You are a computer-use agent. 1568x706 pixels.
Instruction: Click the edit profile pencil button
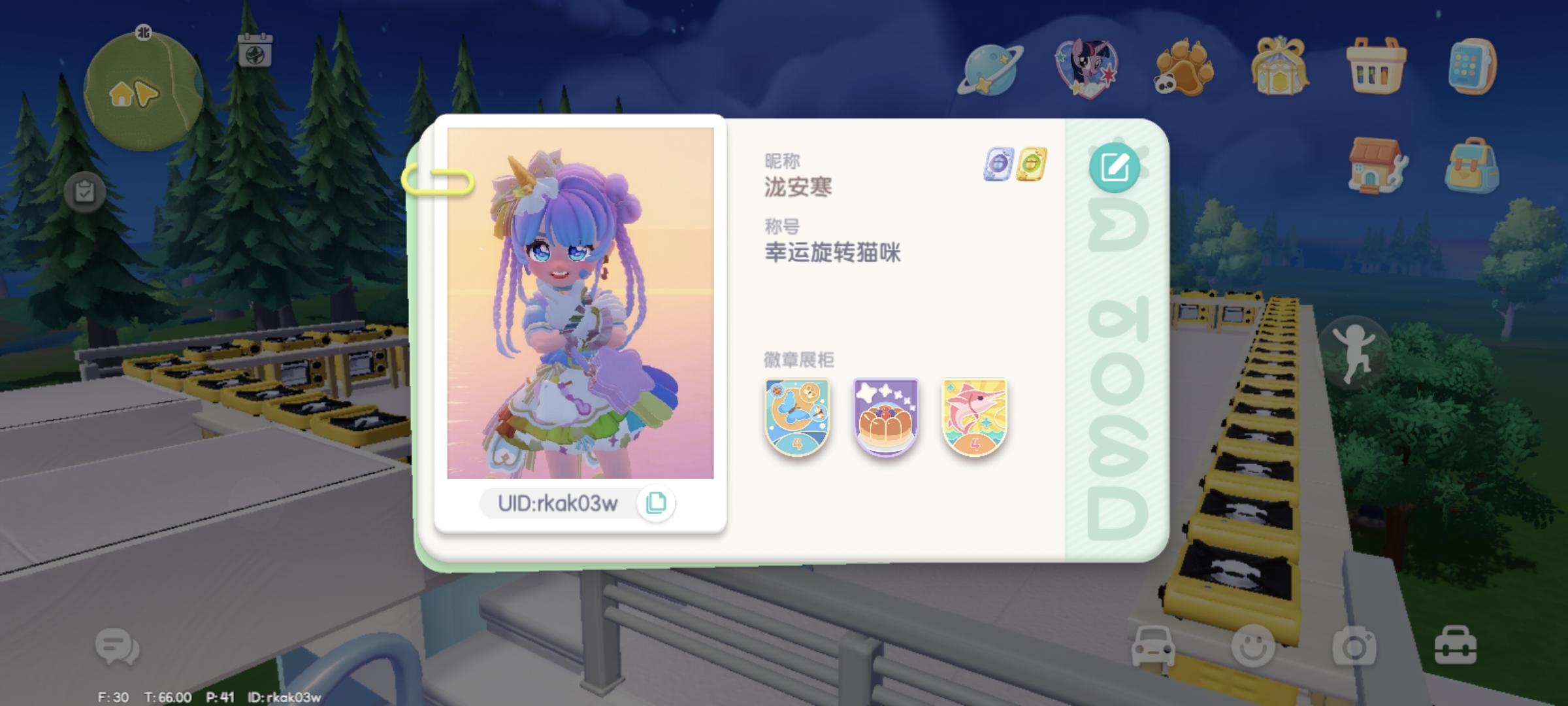pos(1116,168)
